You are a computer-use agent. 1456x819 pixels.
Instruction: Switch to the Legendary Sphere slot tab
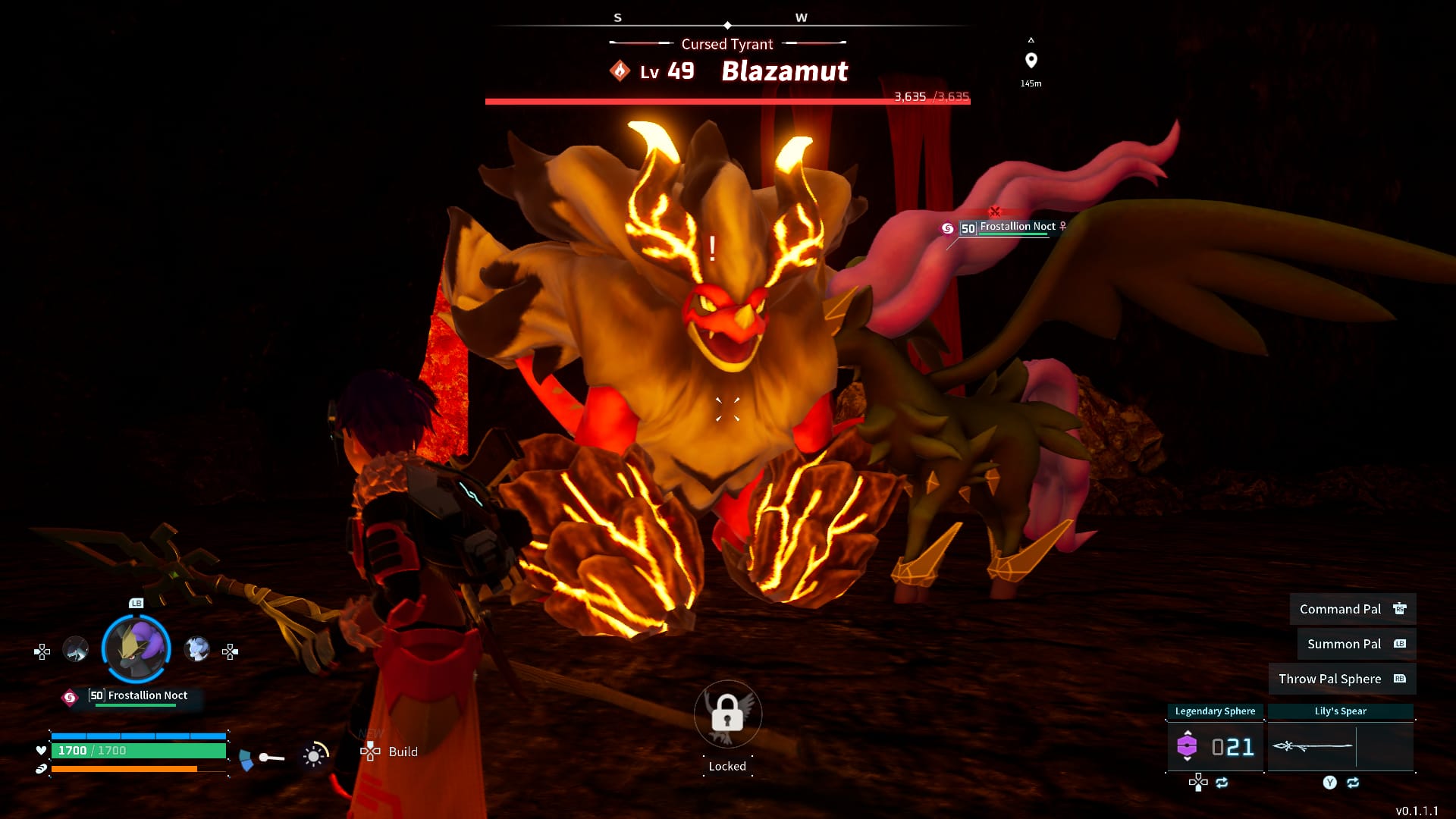[x=1216, y=711]
